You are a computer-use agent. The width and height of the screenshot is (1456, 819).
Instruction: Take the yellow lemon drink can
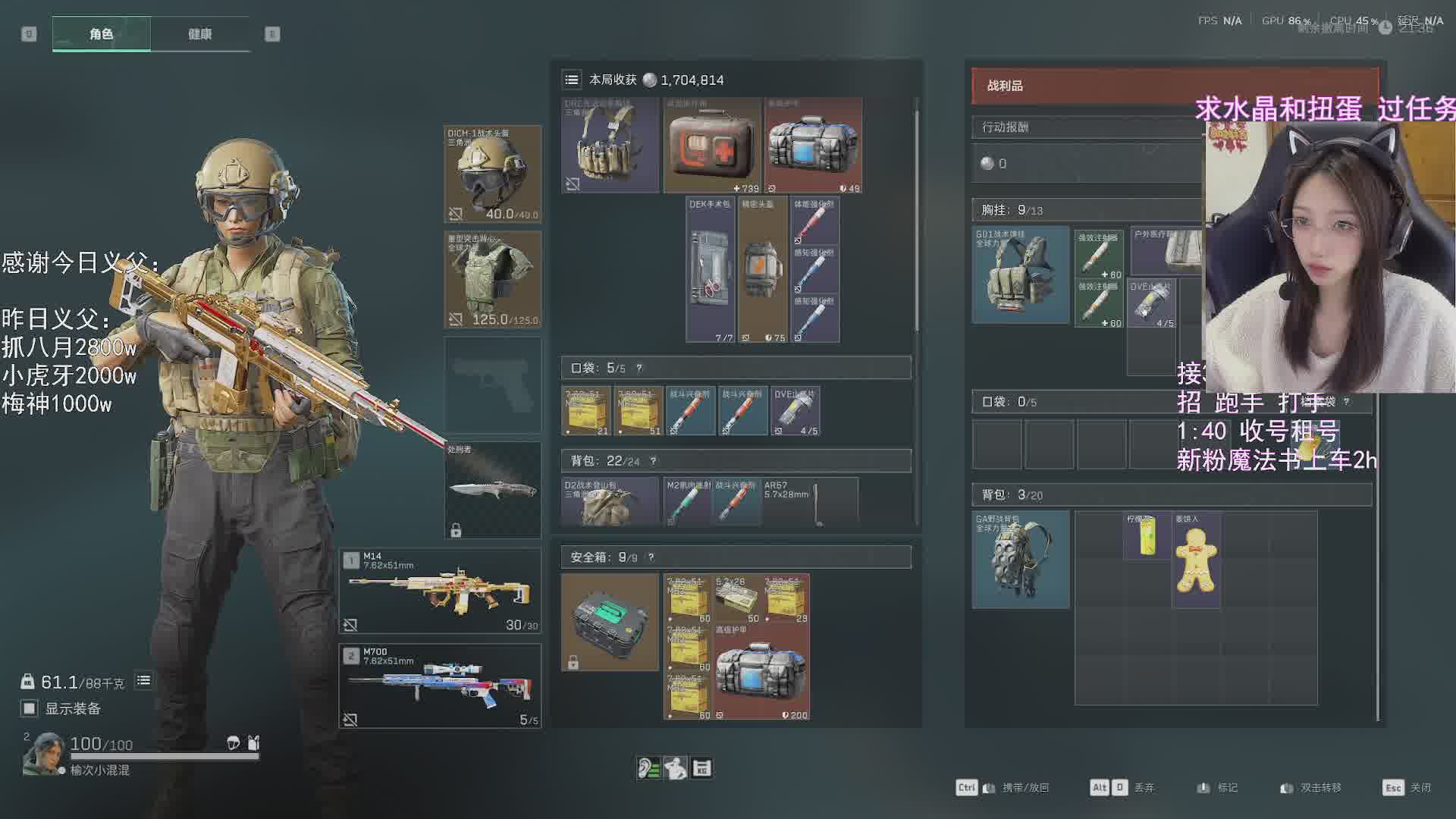point(1147,535)
